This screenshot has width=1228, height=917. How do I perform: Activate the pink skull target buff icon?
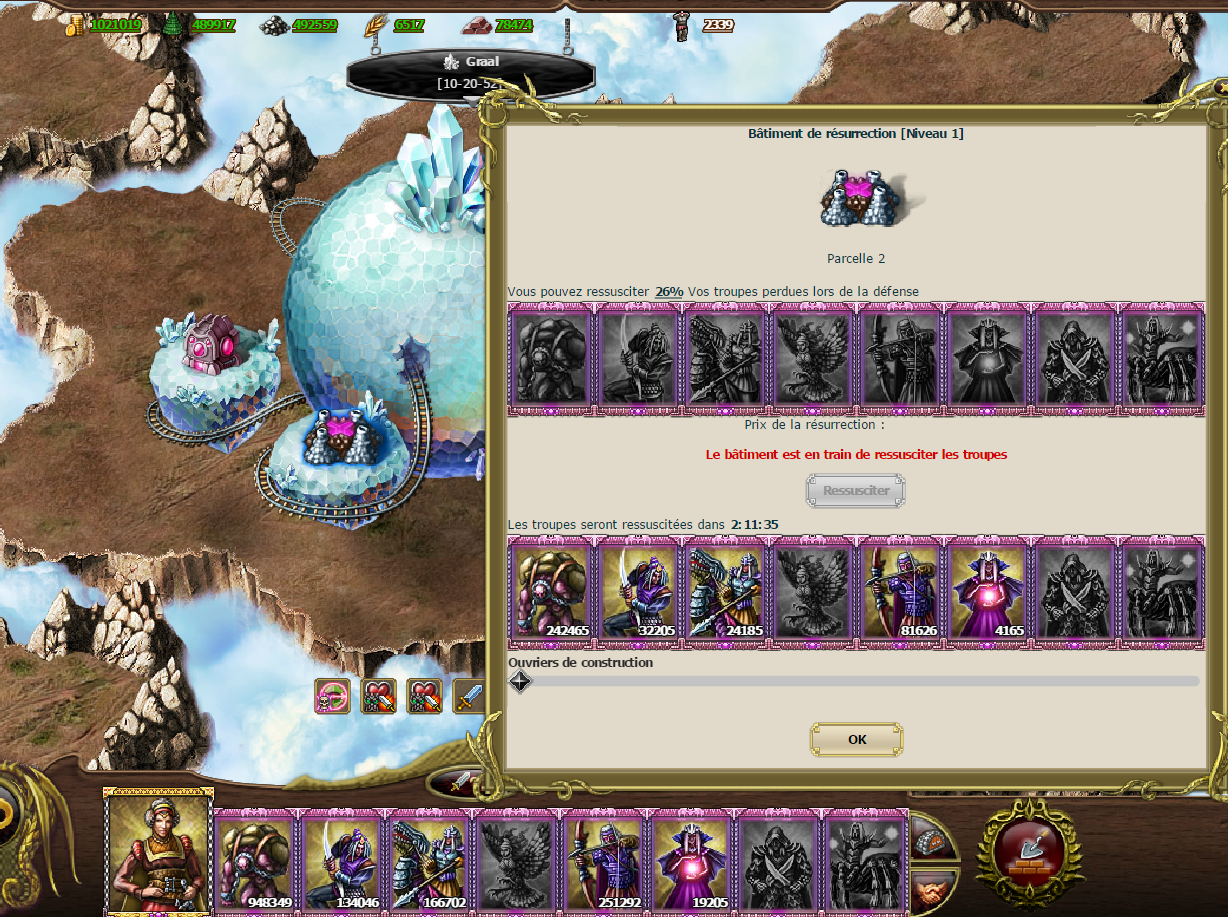click(x=332, y=696)
